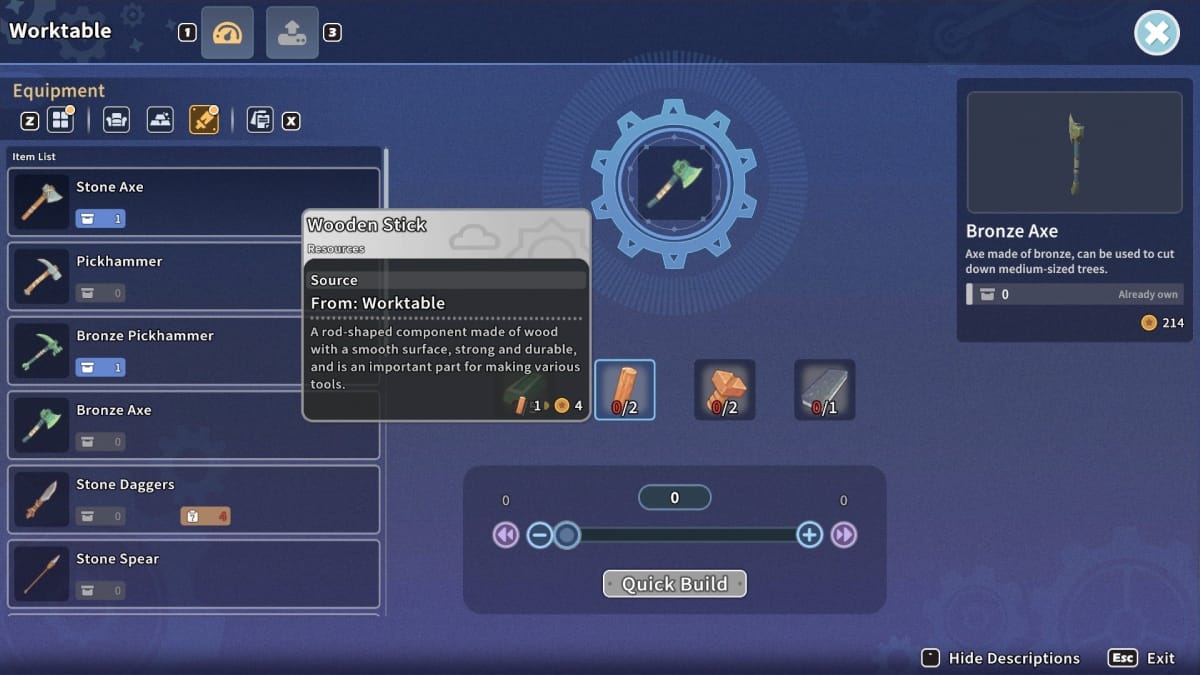The width and height of the screenshot is (1200, 675).
Task: Inspect the grey stone slab material slot
Action: (x=825, y=389)
